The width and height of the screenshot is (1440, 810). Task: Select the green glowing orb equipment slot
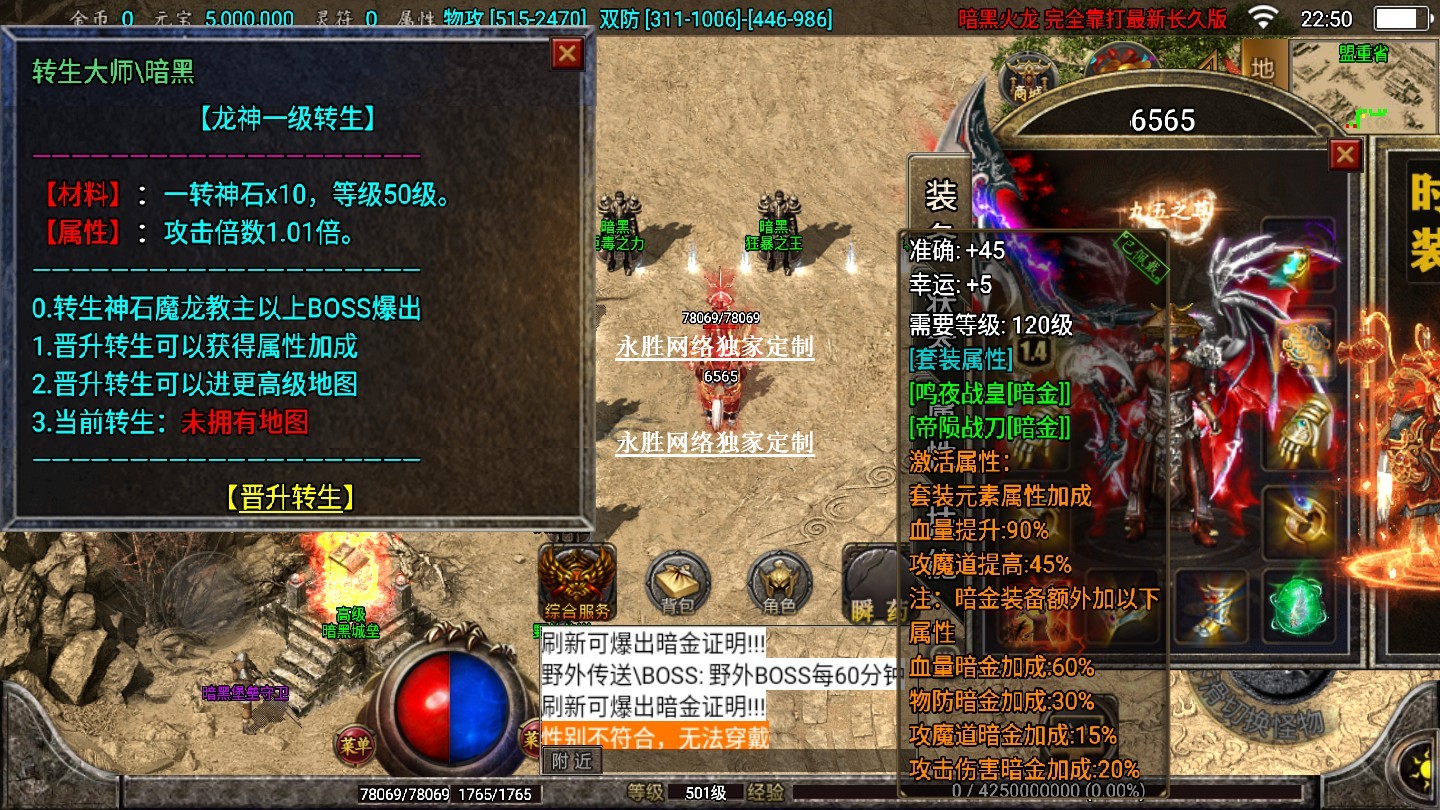[x=1299, y=606]
